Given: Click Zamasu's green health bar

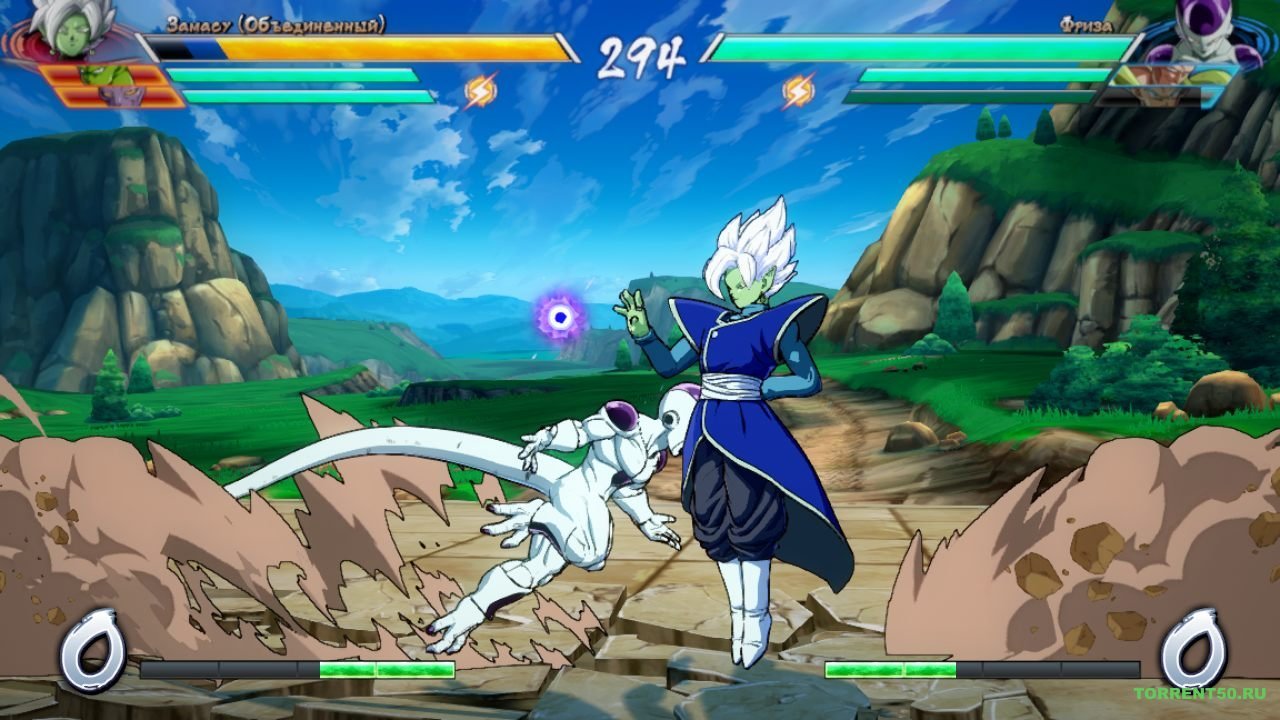Looking at the screenshot, I should point(290,72).
